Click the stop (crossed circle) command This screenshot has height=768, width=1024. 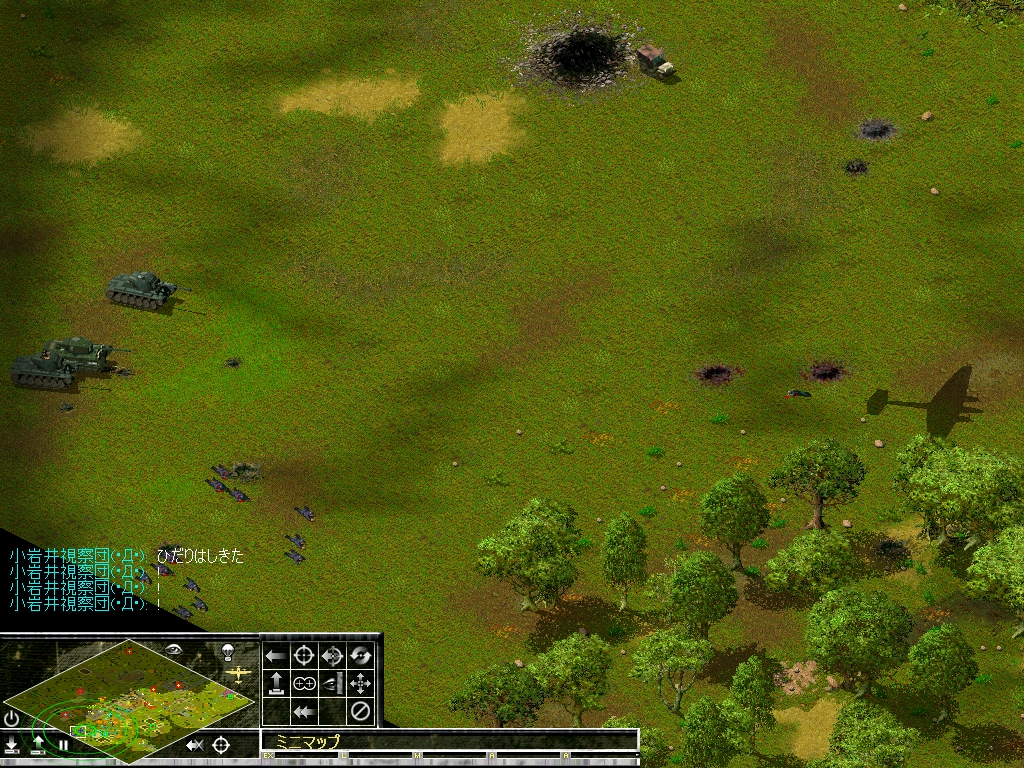360,712
